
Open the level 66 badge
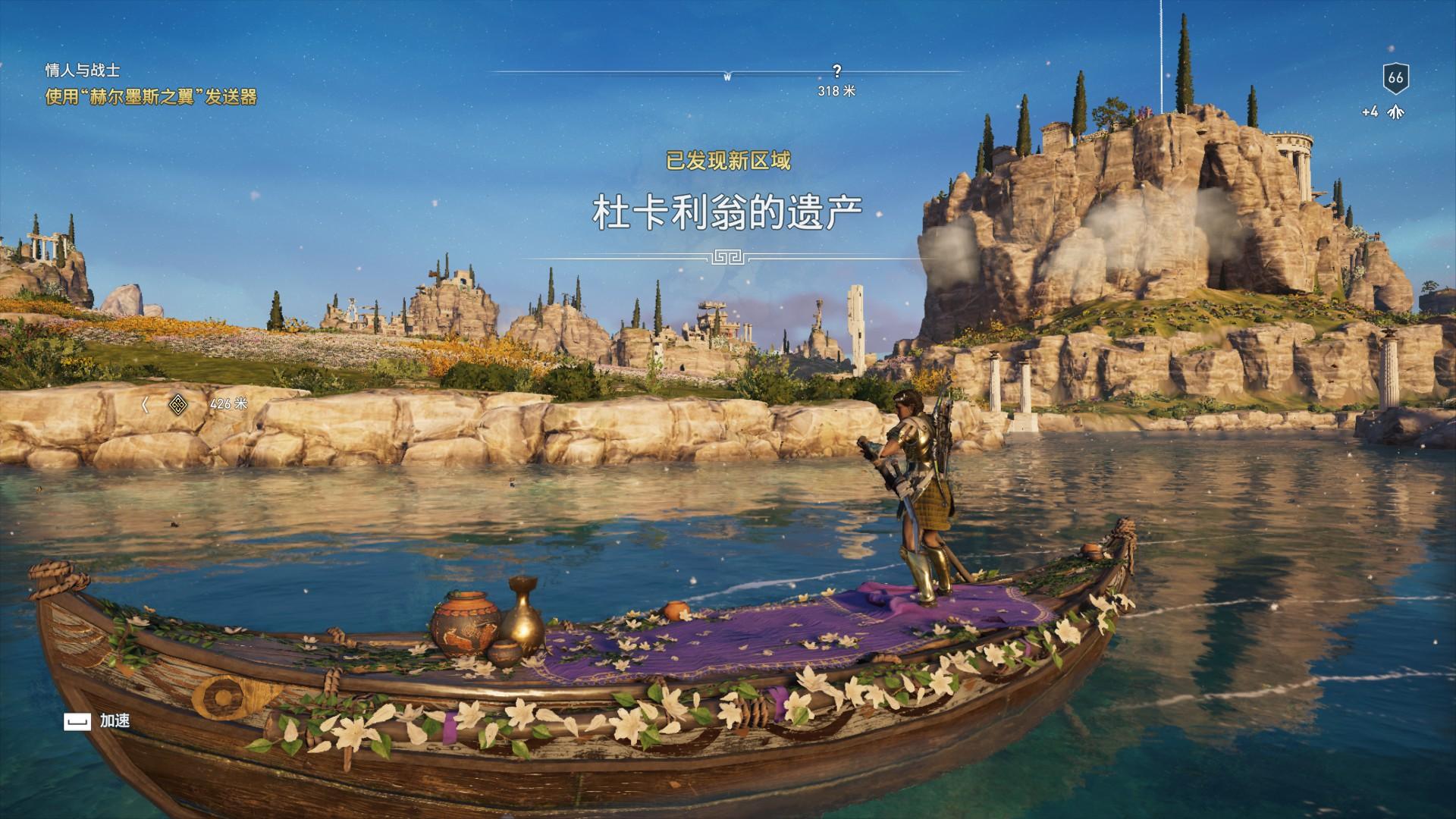[1395, 77]
